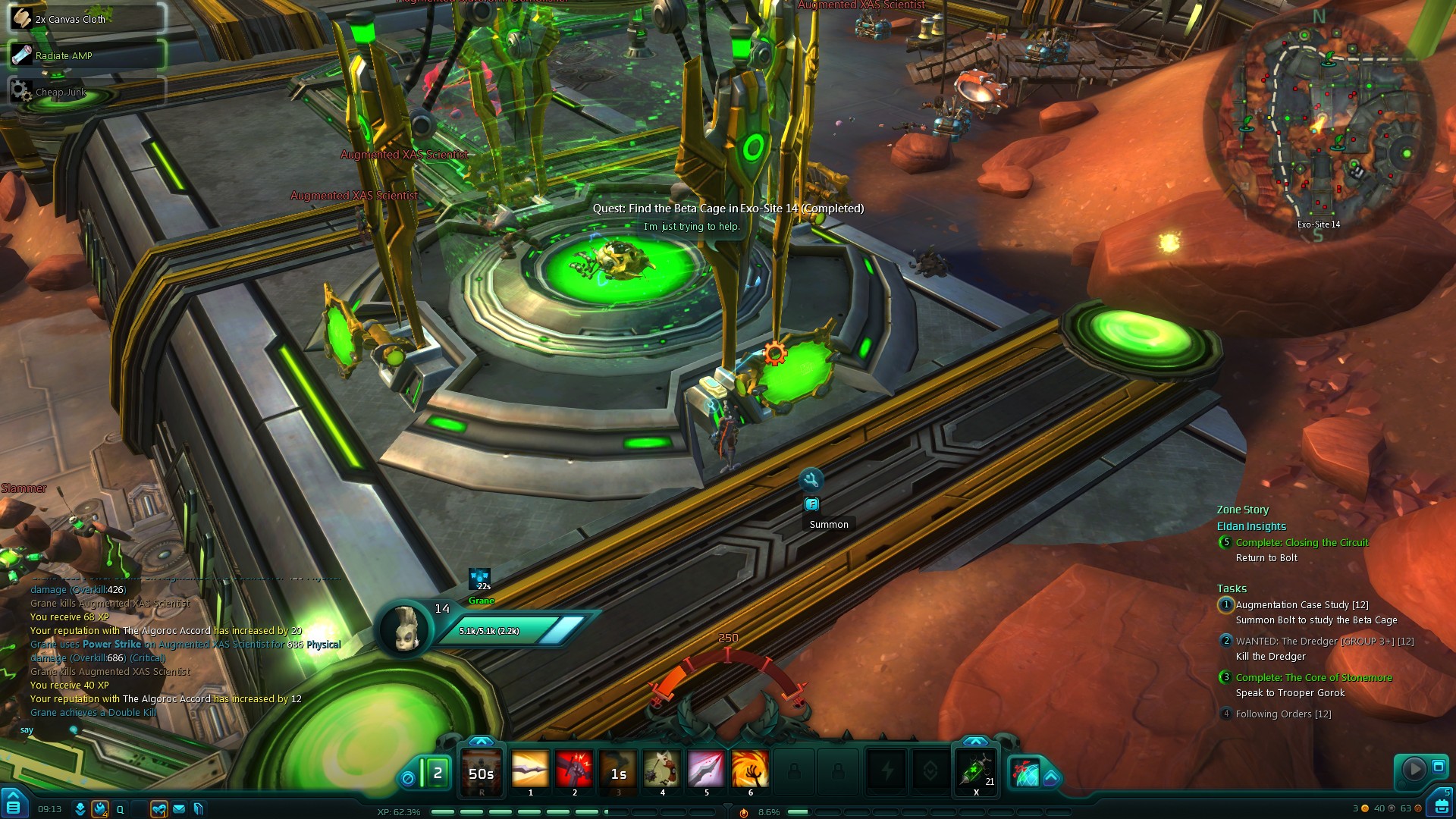Open the path ability flyout arrow
Screen dimensions: 1456x819
tap(1051, 777)
